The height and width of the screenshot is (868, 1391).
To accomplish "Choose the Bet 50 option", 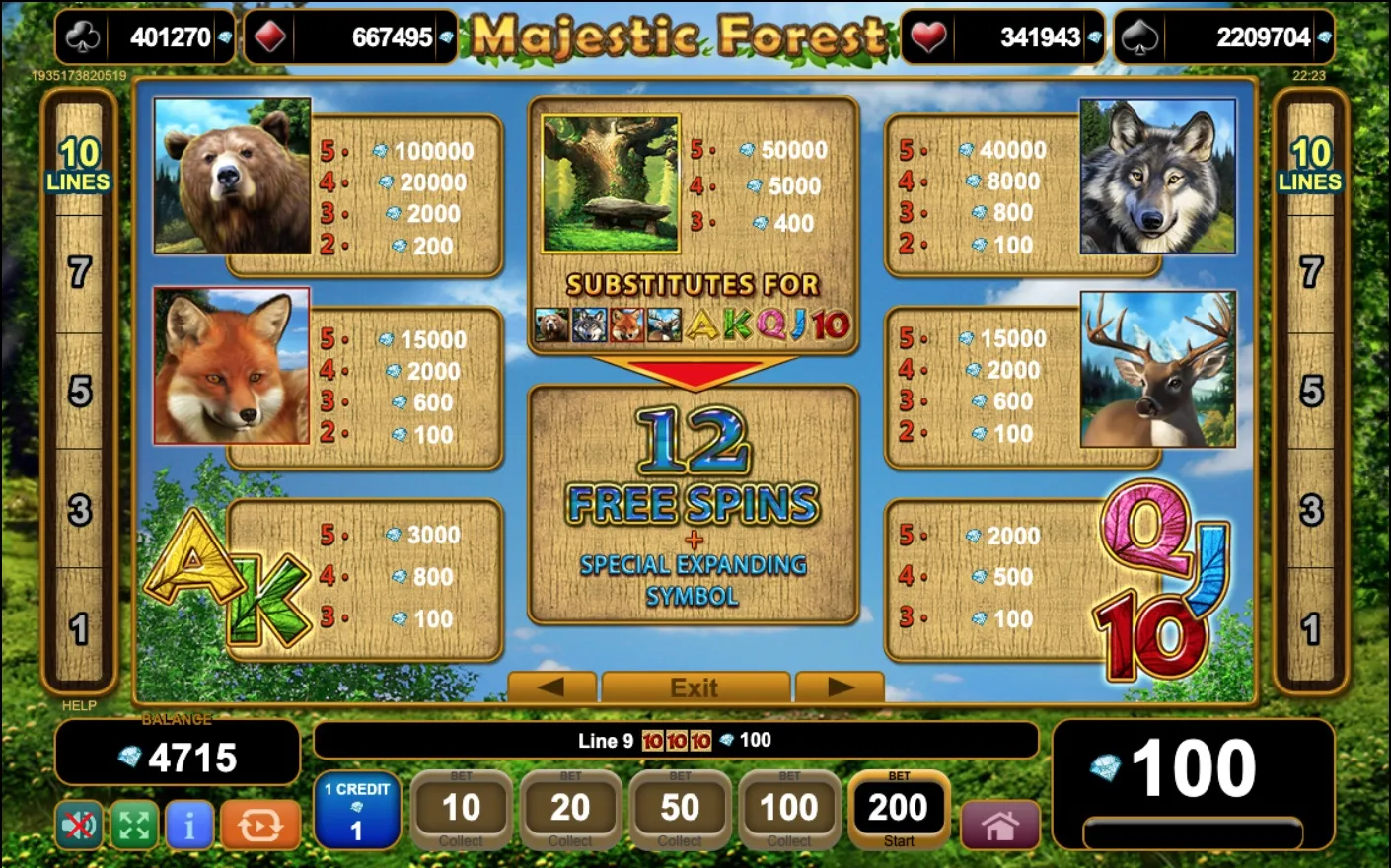I will (x=681, y=807).
